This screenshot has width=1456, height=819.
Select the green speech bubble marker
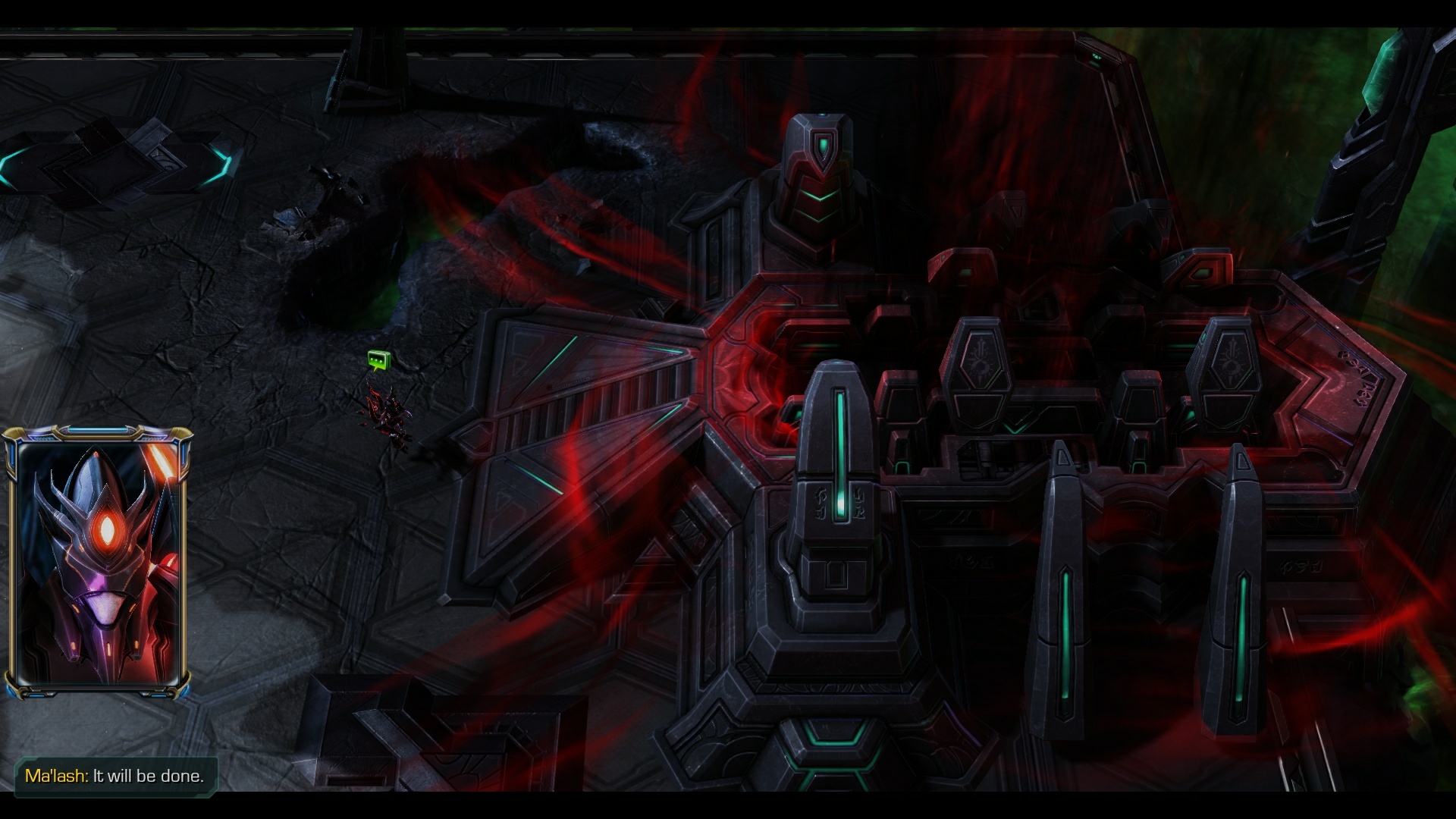[378, 360]
